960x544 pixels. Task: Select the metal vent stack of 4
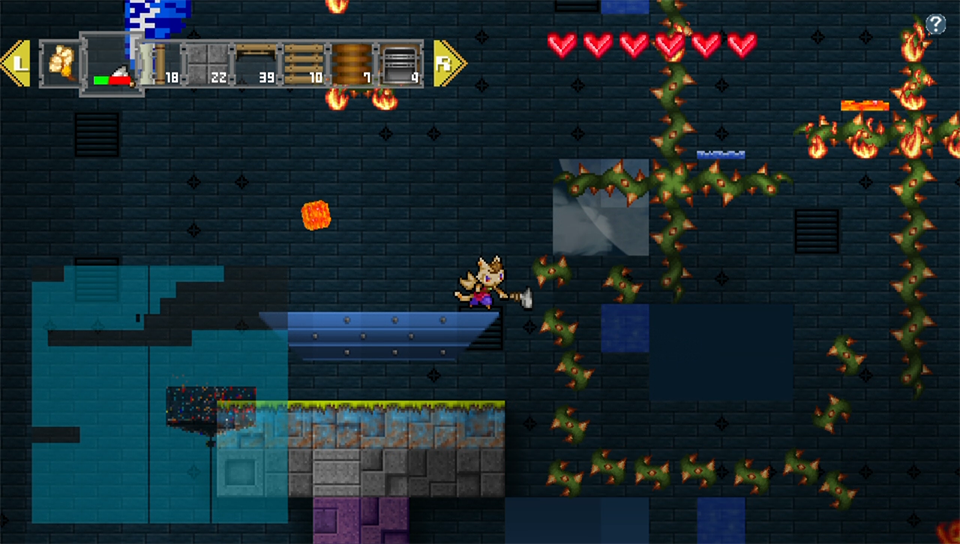(x=400, y=64)
